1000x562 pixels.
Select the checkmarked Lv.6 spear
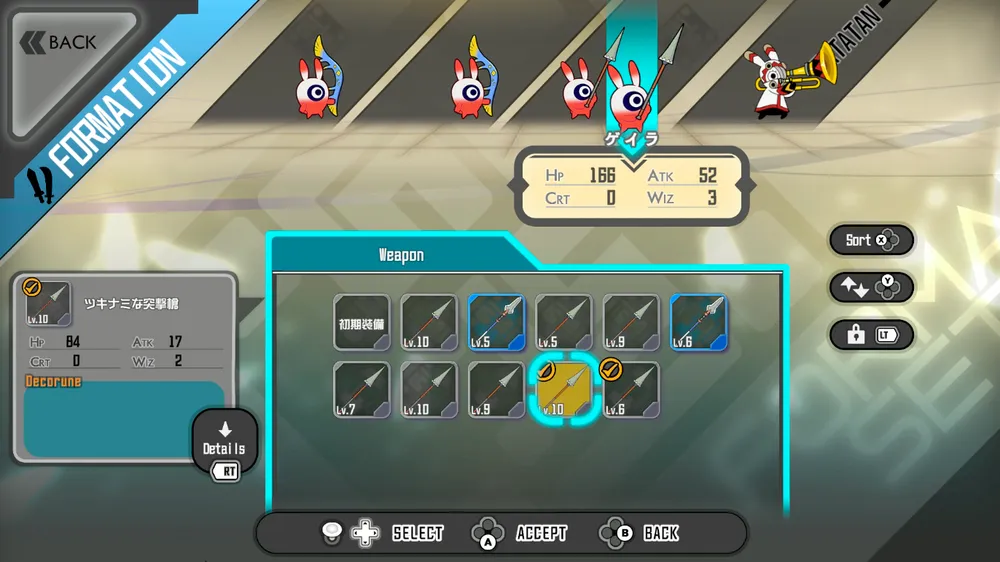632,390
